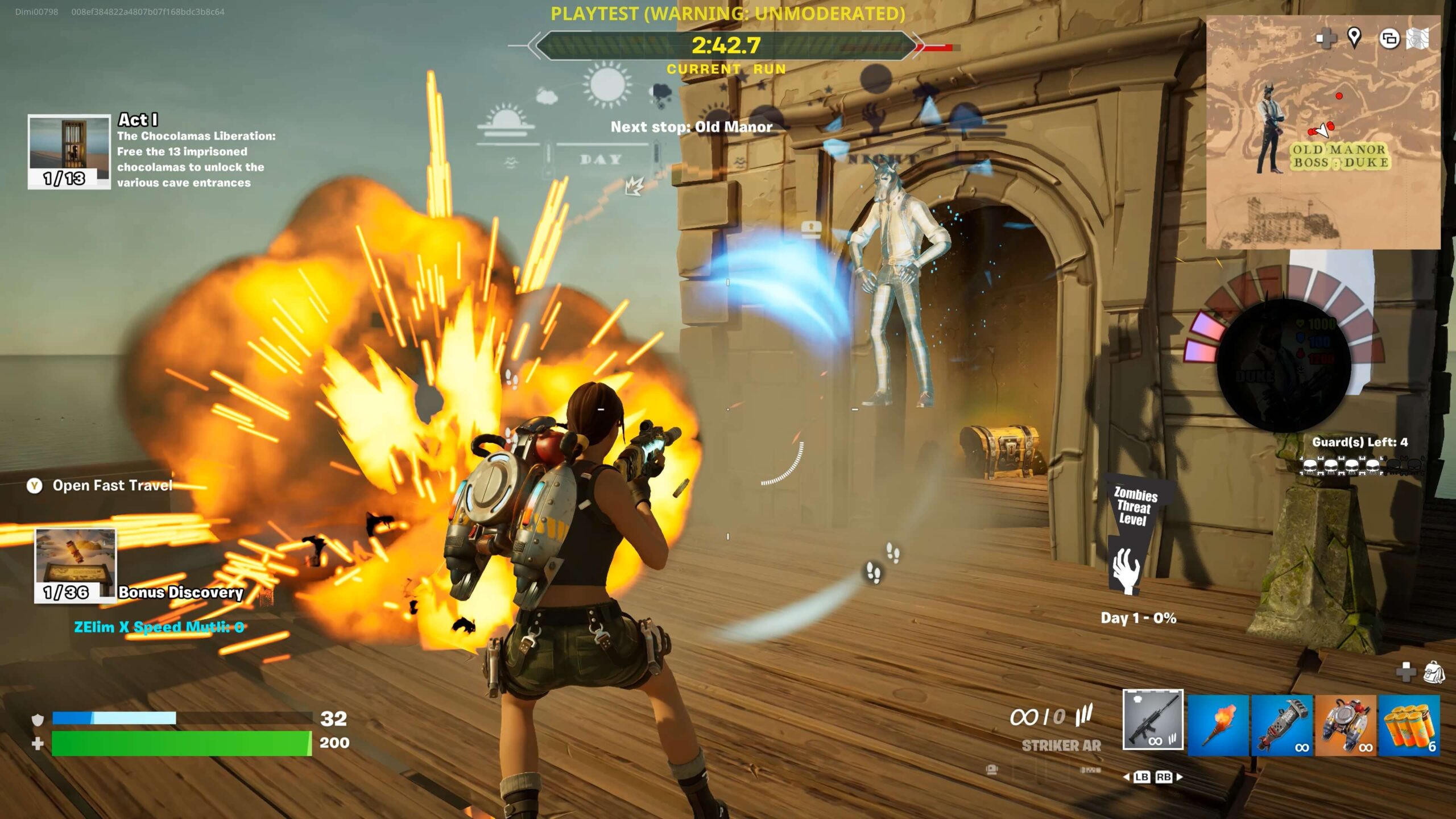Click the minimap showing Old Manor
The width and height of the screenshot is (1456, 819).
[x=1323, y=132]
